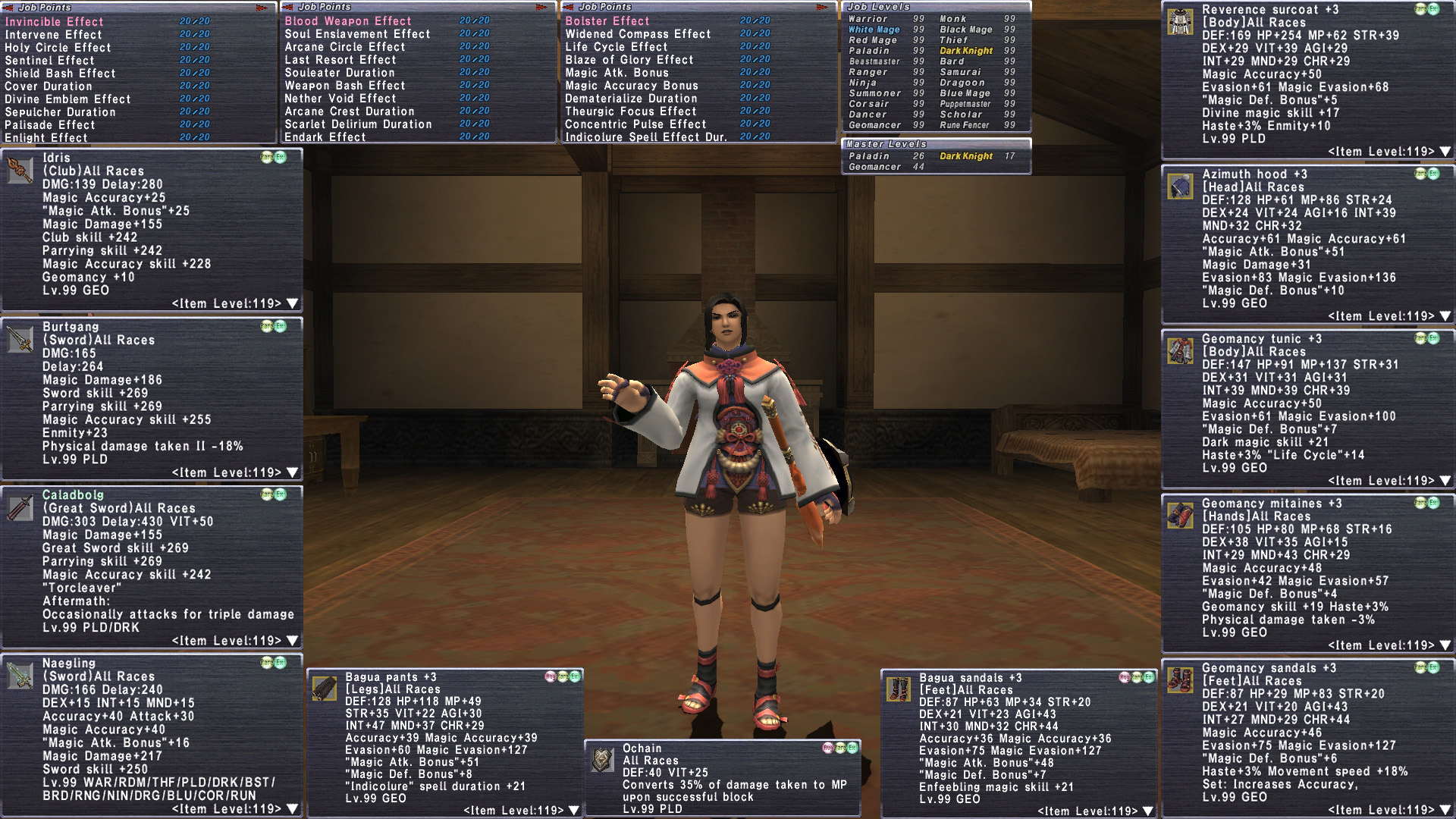Click the Bagua pants +3 icon

(x=325, y=689)
